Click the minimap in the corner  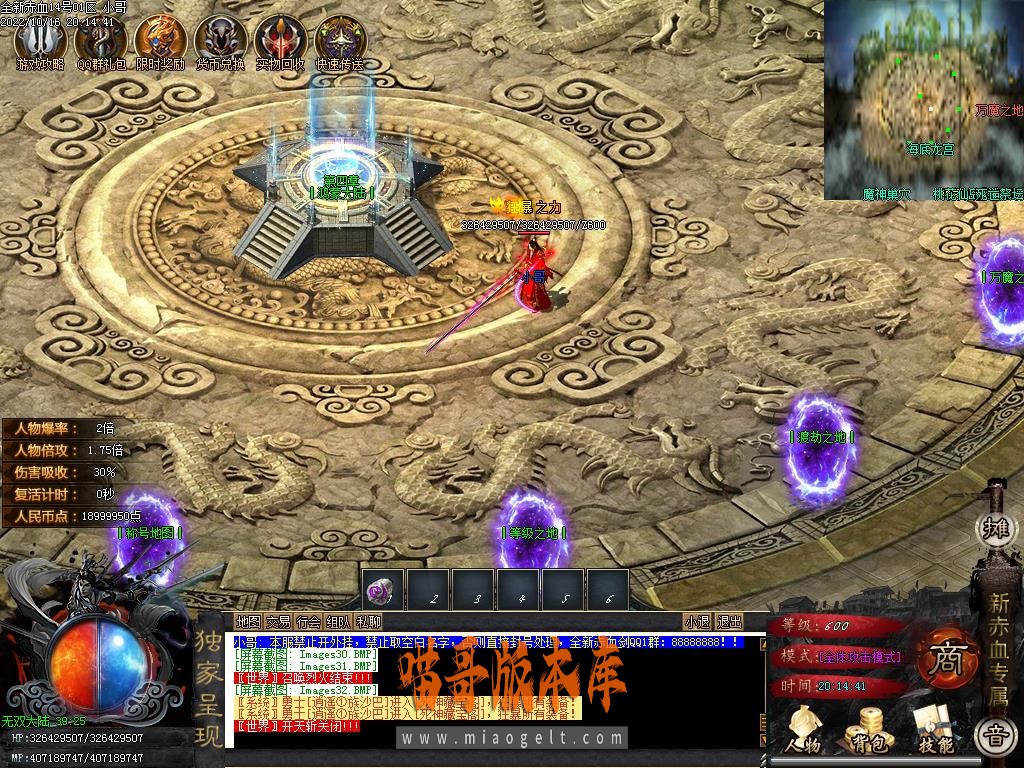[923, 100]
